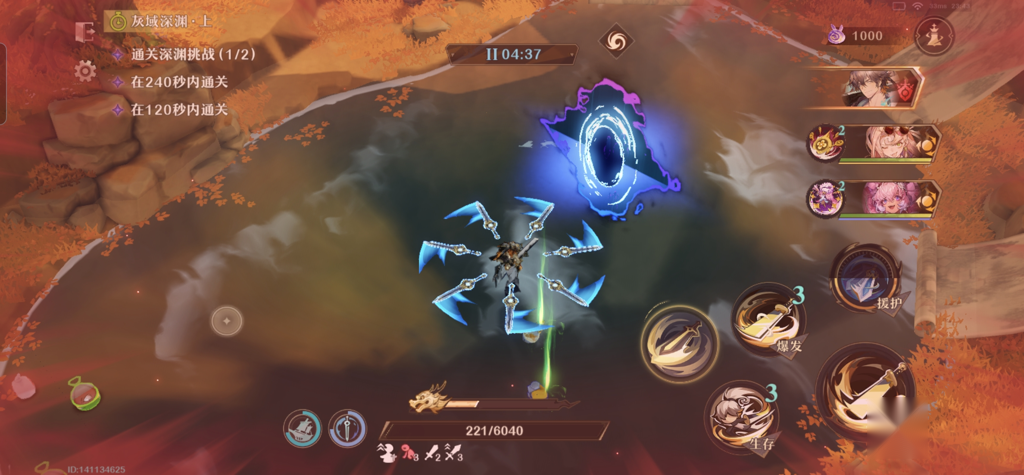This screenshot has height=475, width=1024.
Task: Select the brown-haired character portrait
Action: [x=869, y=87]
